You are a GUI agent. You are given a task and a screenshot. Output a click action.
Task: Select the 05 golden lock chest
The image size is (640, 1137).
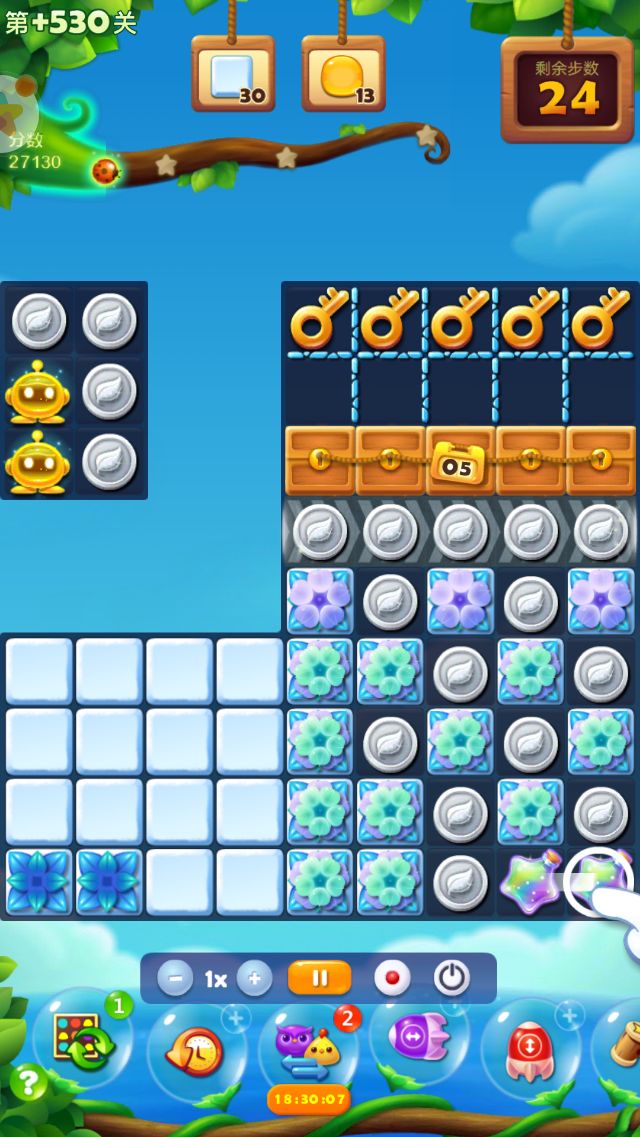(x=460, y=461)
